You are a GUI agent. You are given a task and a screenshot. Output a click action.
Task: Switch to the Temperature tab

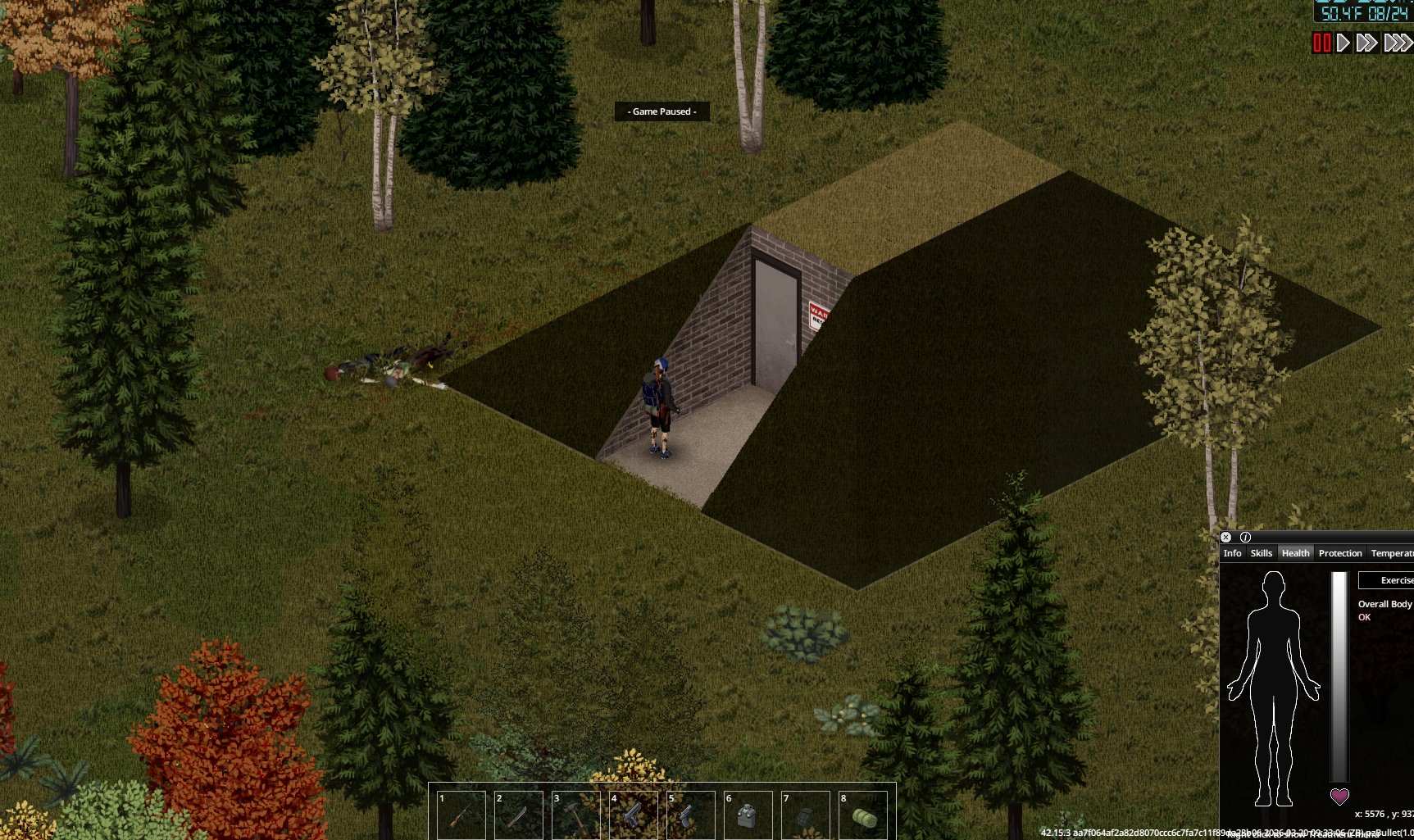pyautogui.click(x=1392, y=553)
